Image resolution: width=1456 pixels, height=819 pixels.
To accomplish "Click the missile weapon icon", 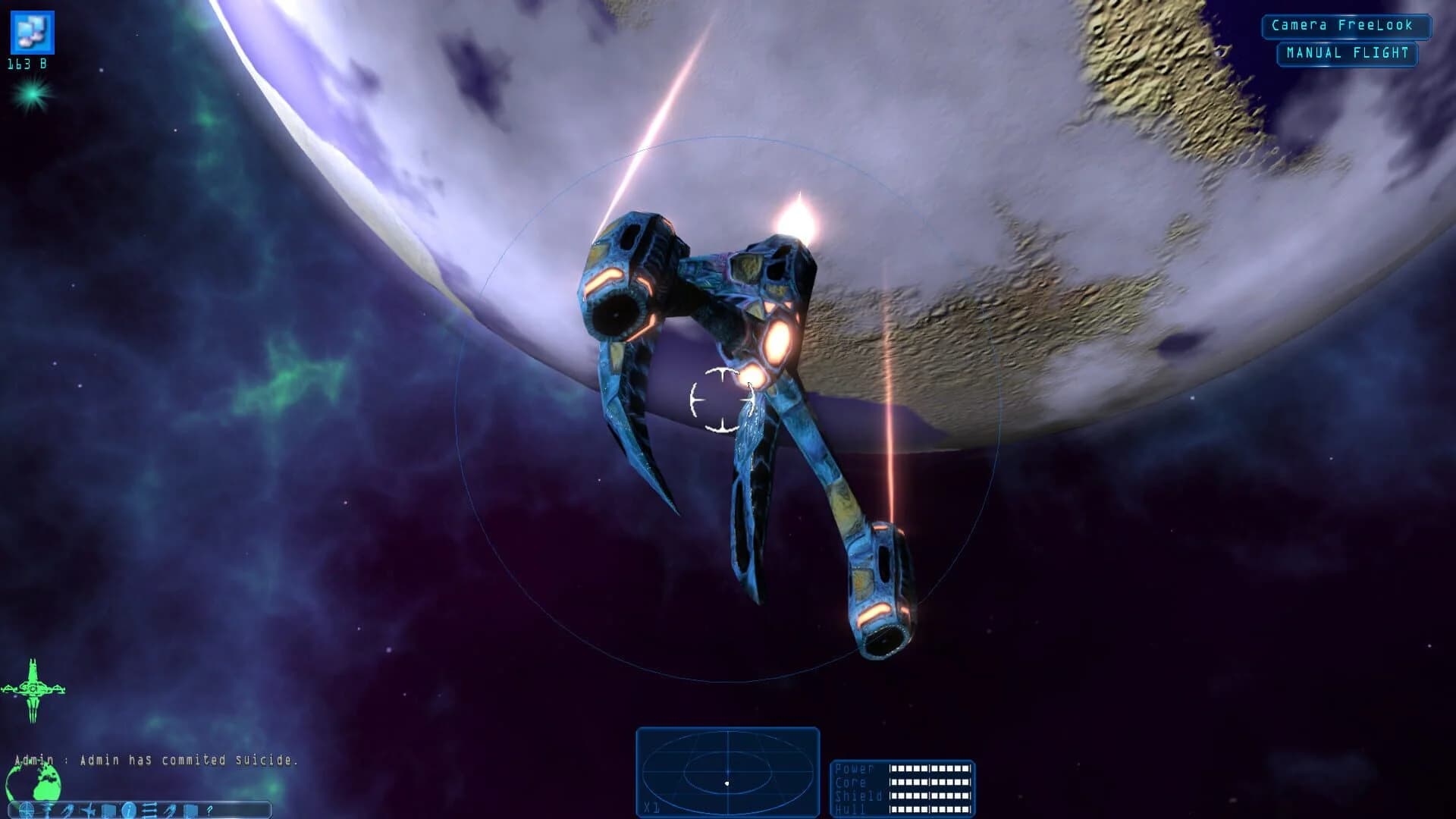I will click(67, 810).
